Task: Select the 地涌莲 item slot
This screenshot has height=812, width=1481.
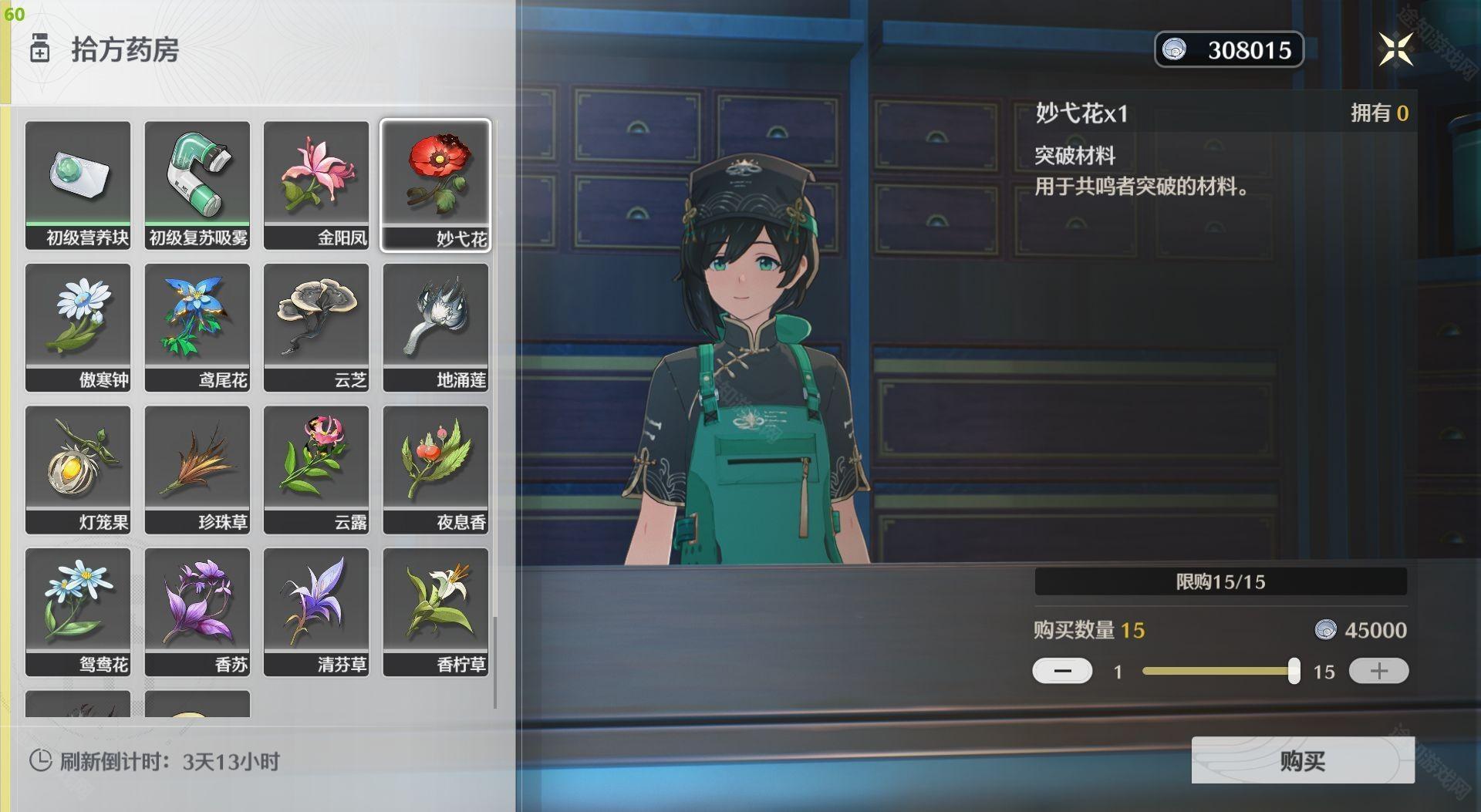Action: (436, 327)
